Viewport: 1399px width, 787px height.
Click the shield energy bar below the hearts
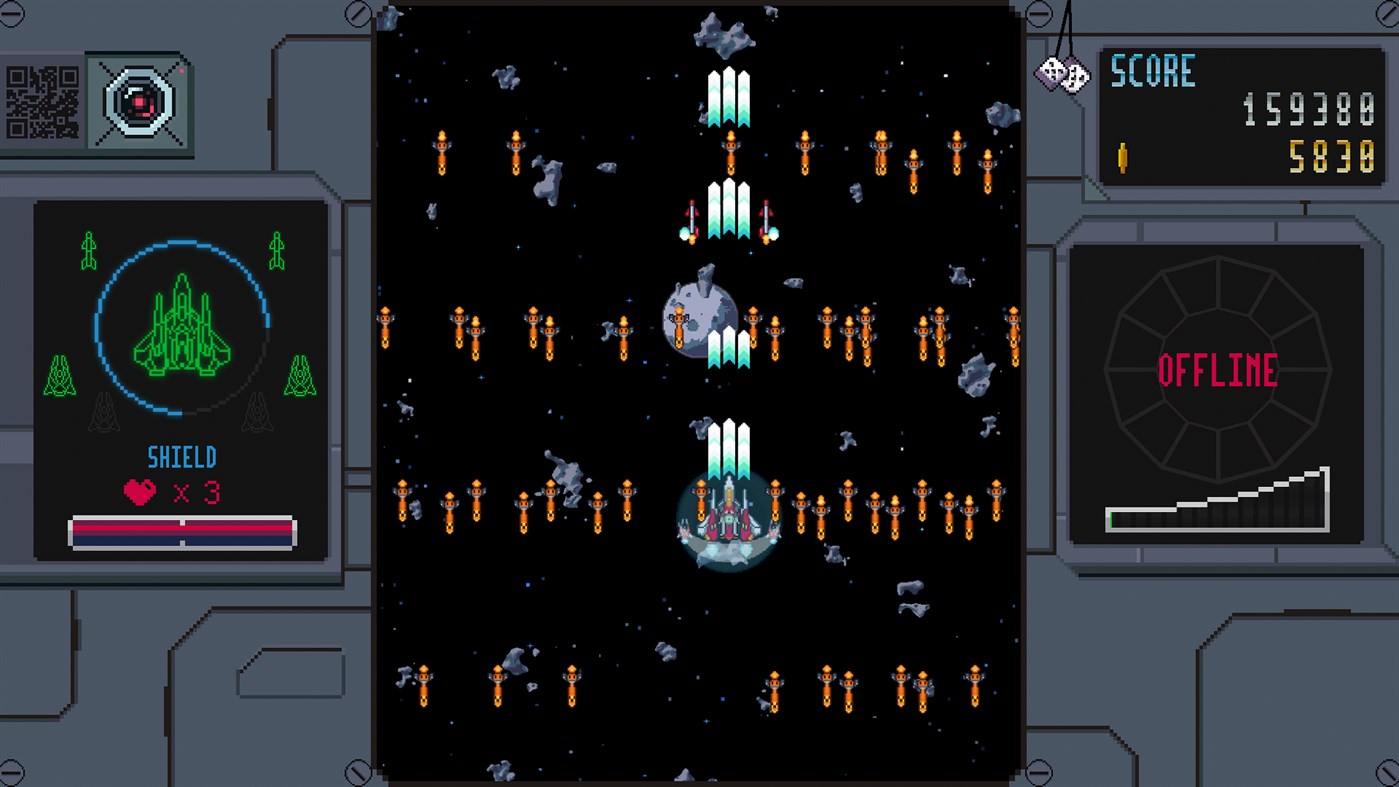tap(181, 531)
